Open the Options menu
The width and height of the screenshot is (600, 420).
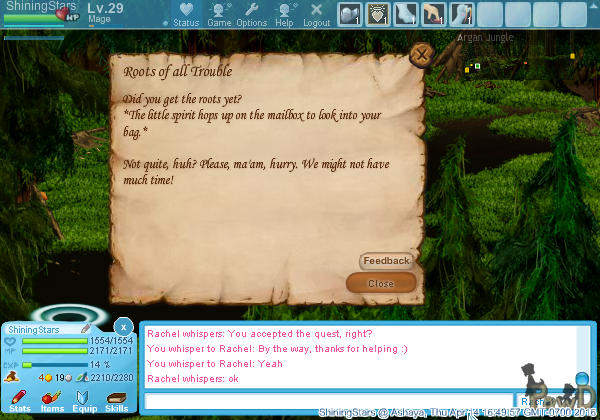(251, 14)
